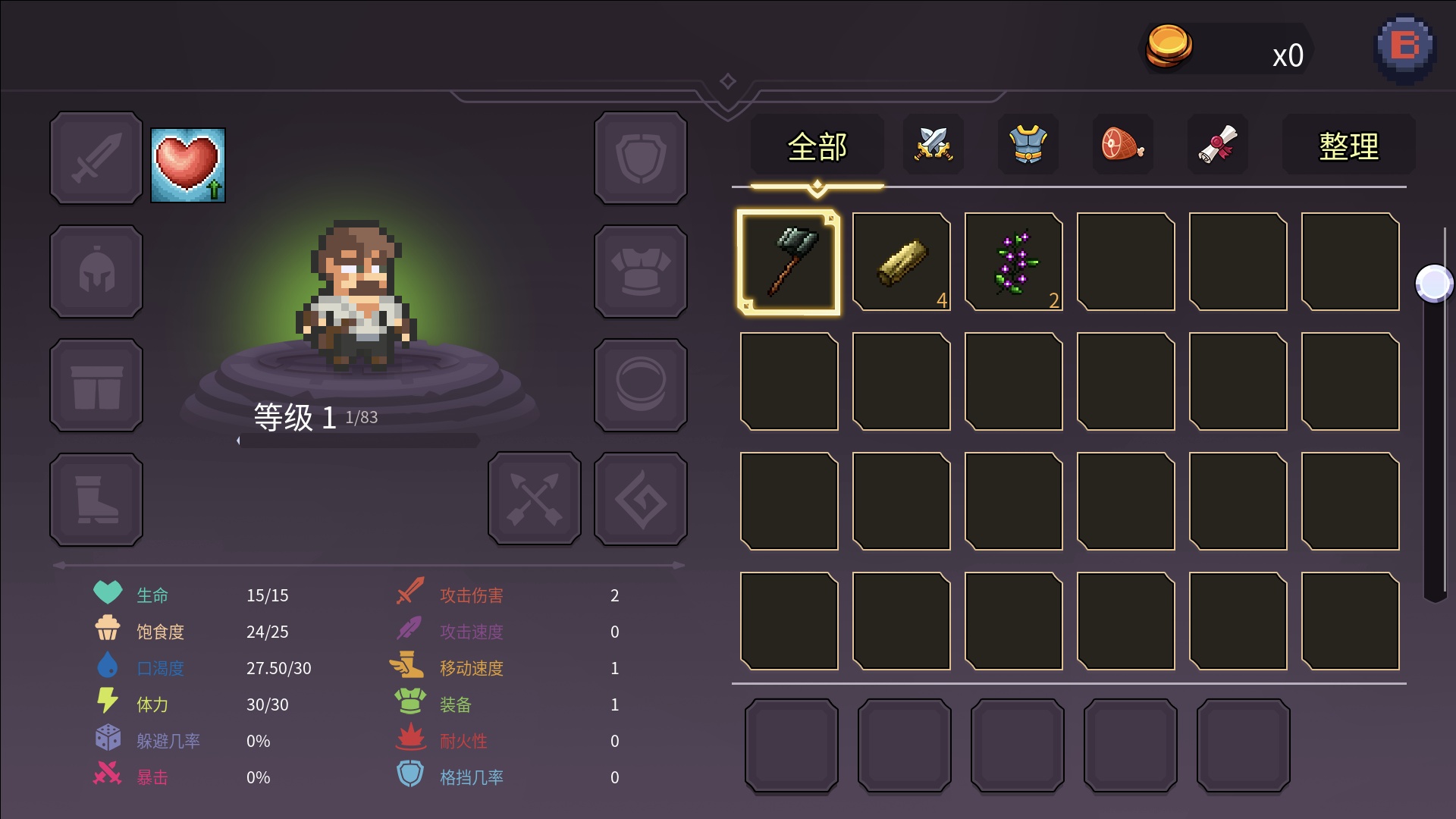Open the scrolls filter category

tap(1218, 144)
